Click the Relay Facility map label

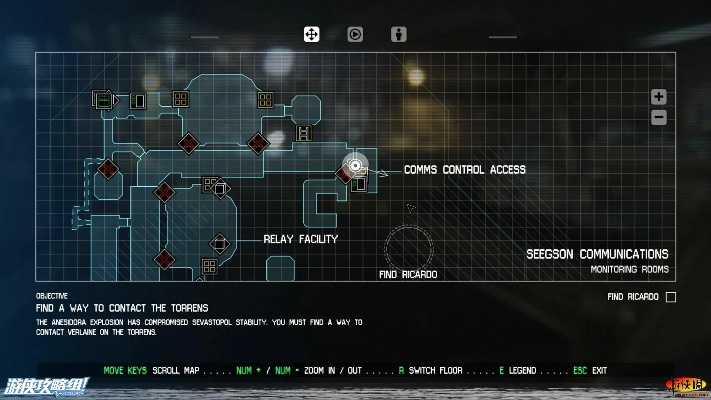click(300, 239)
